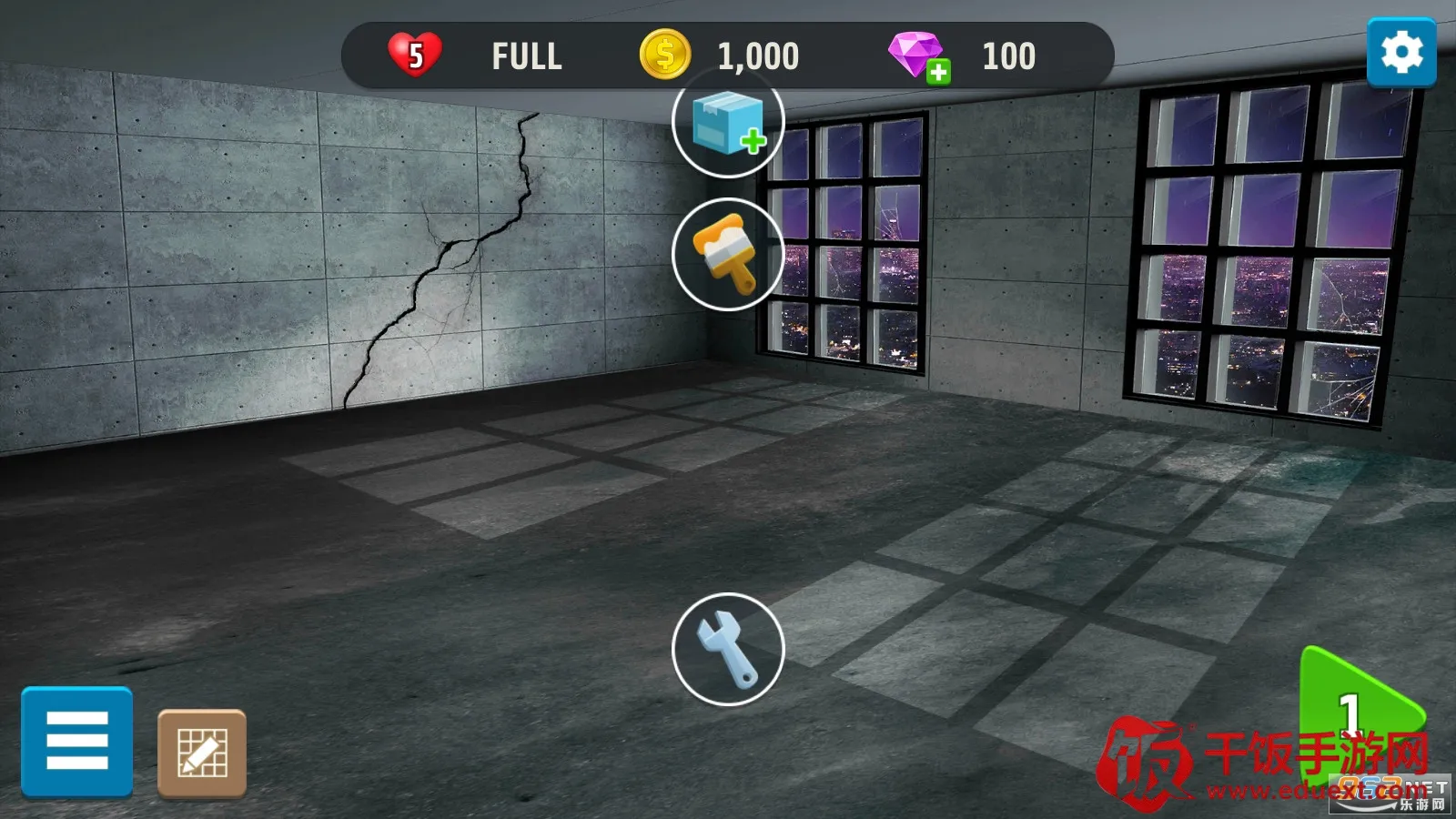Select the add furniture box icon
This screenshot has width=1456, height=819.
pos(728,123)
